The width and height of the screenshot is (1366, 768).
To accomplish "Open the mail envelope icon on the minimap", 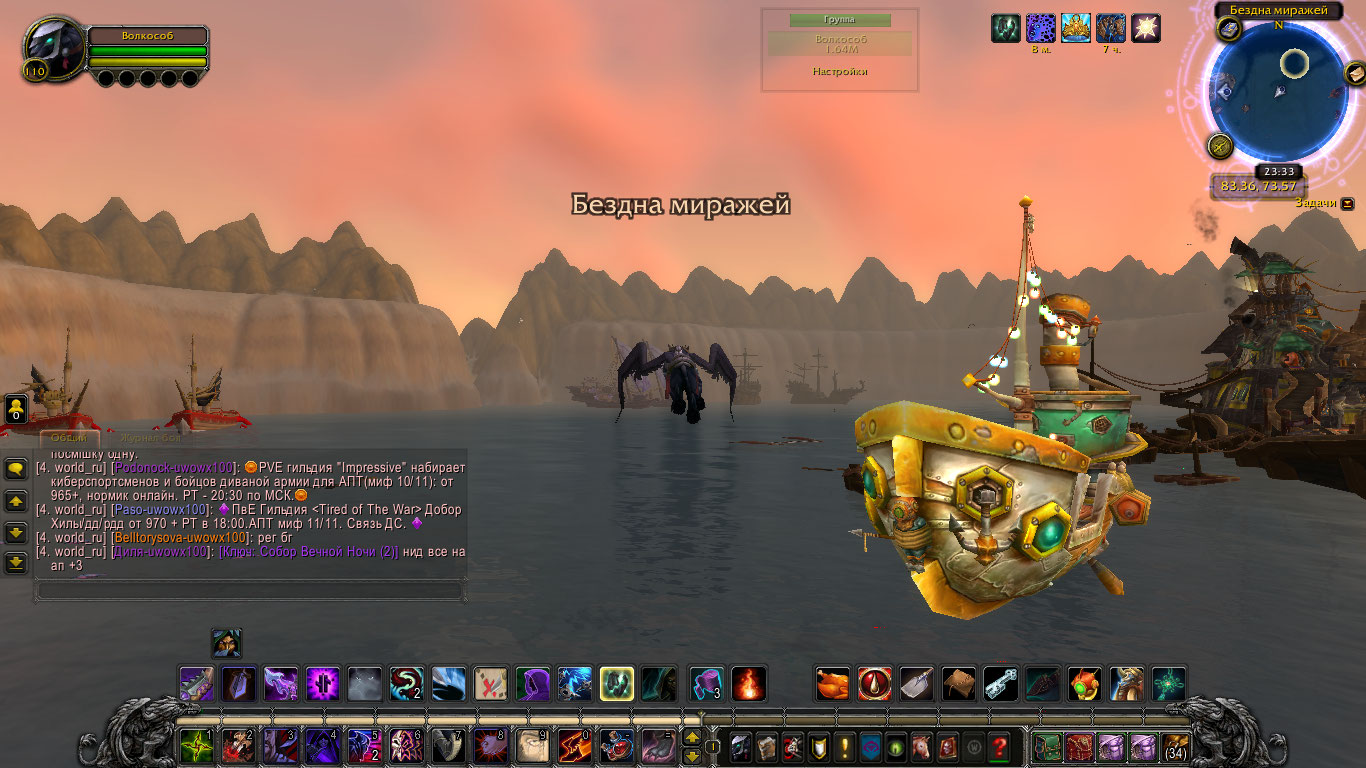I will pos(1354,73).
